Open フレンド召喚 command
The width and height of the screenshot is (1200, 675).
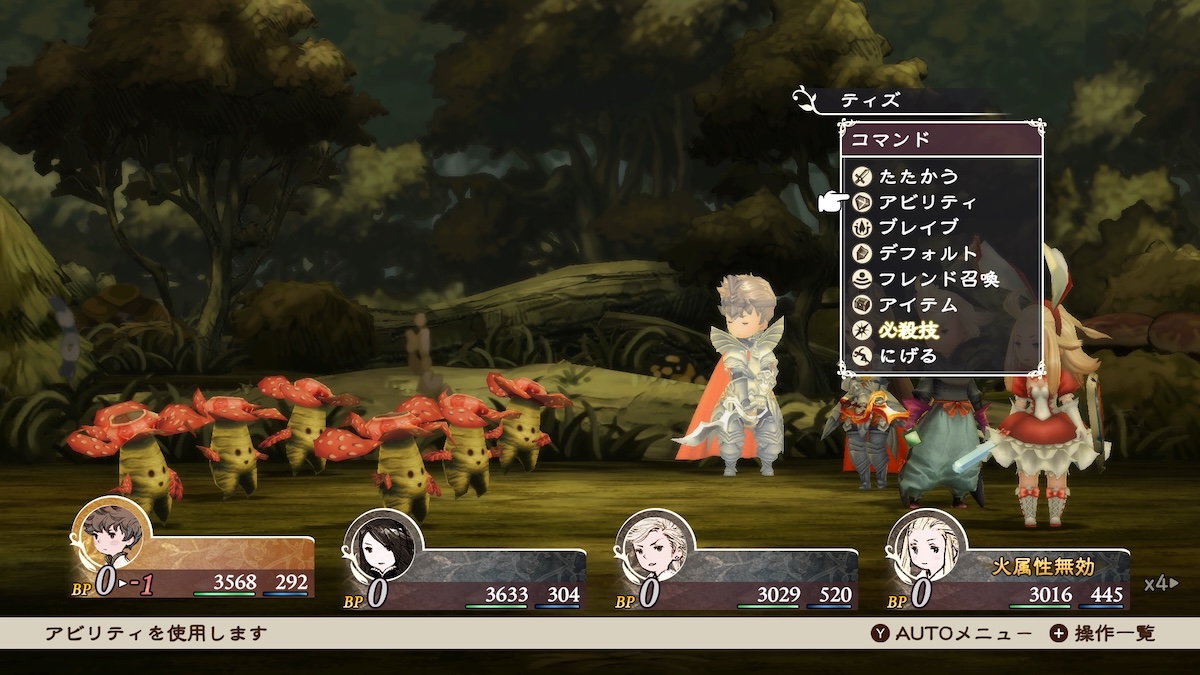click(938, 279)
